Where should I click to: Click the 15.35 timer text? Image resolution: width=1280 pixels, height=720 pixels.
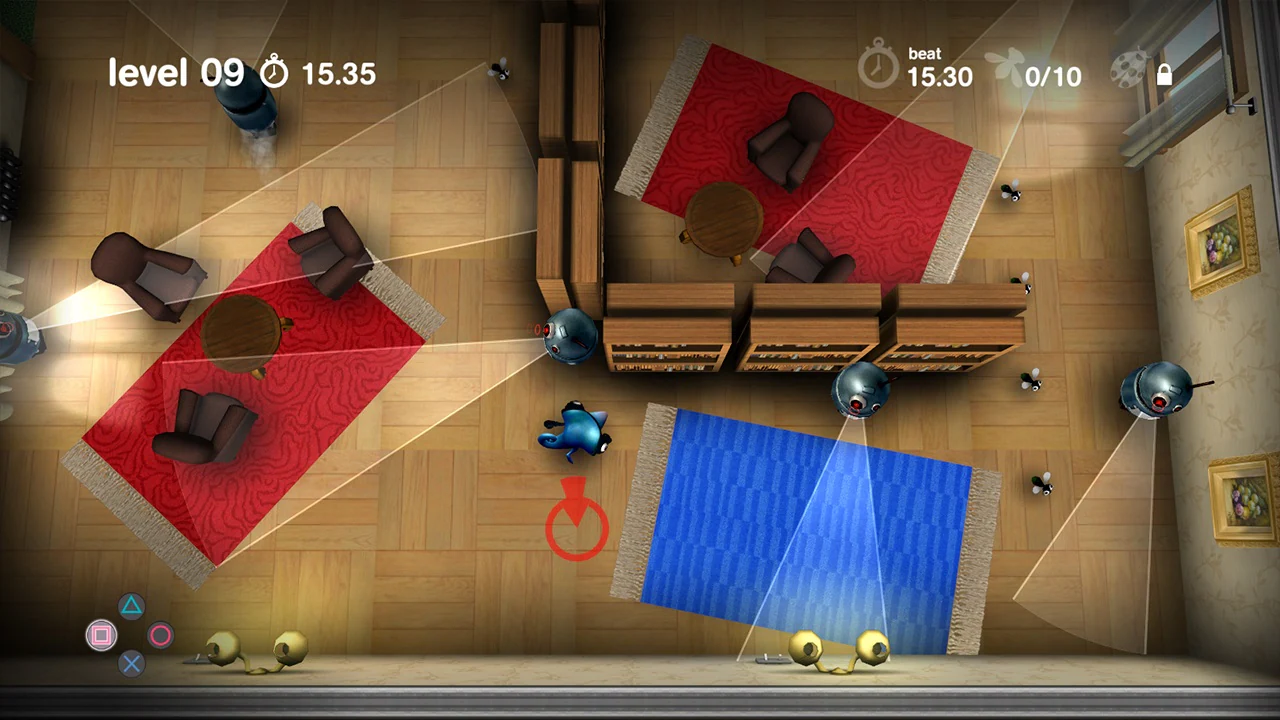[x=338, y=73]
